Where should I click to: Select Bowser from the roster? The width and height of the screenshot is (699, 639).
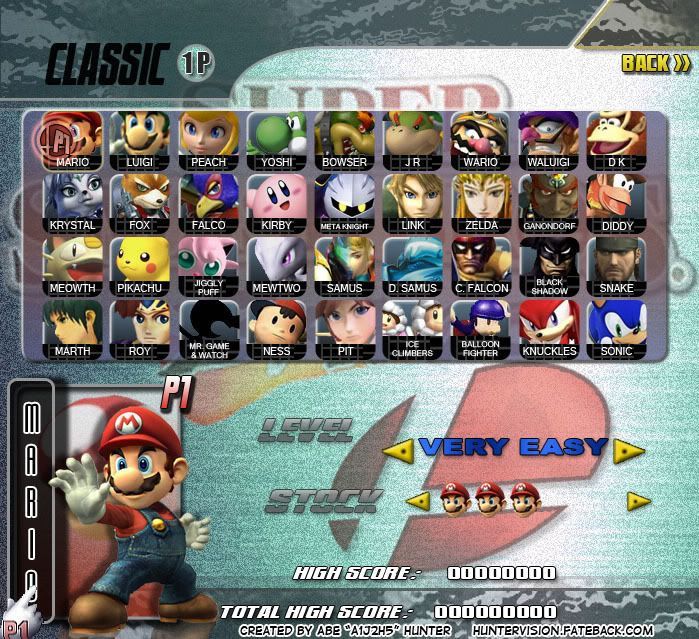(x=345, y=140)
